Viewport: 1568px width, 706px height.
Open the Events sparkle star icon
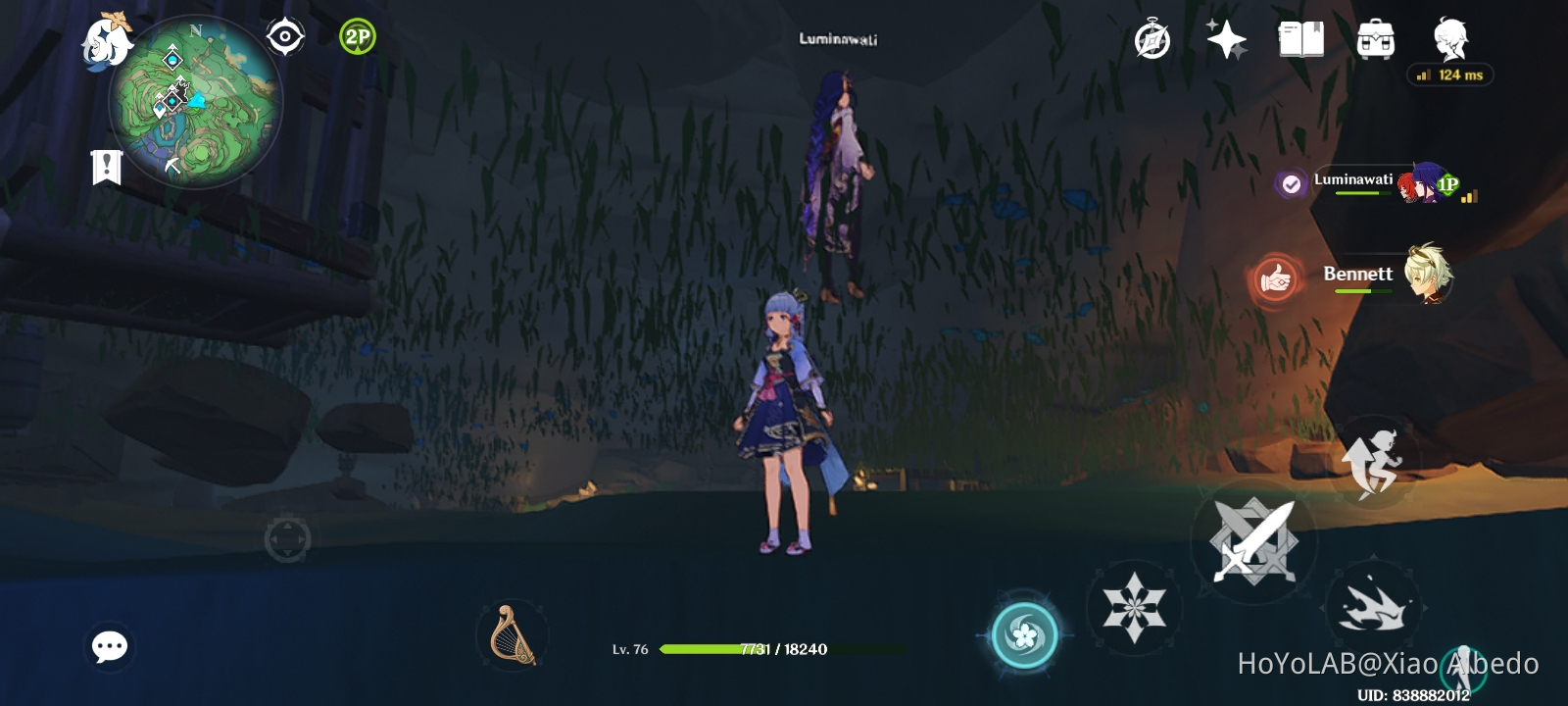click(1226, 40)
